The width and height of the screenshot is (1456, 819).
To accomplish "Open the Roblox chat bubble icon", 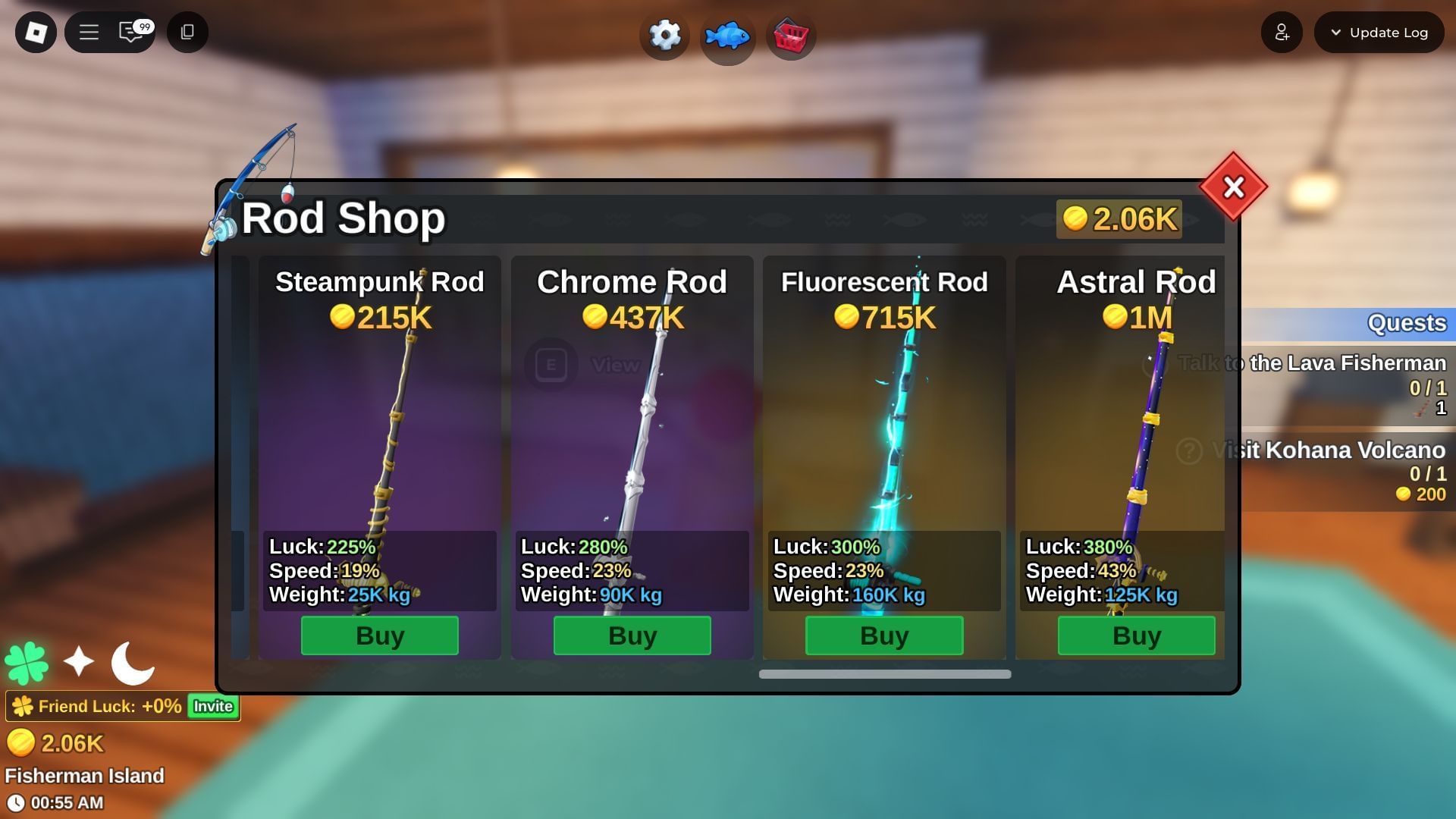I will tap(129, 33).
